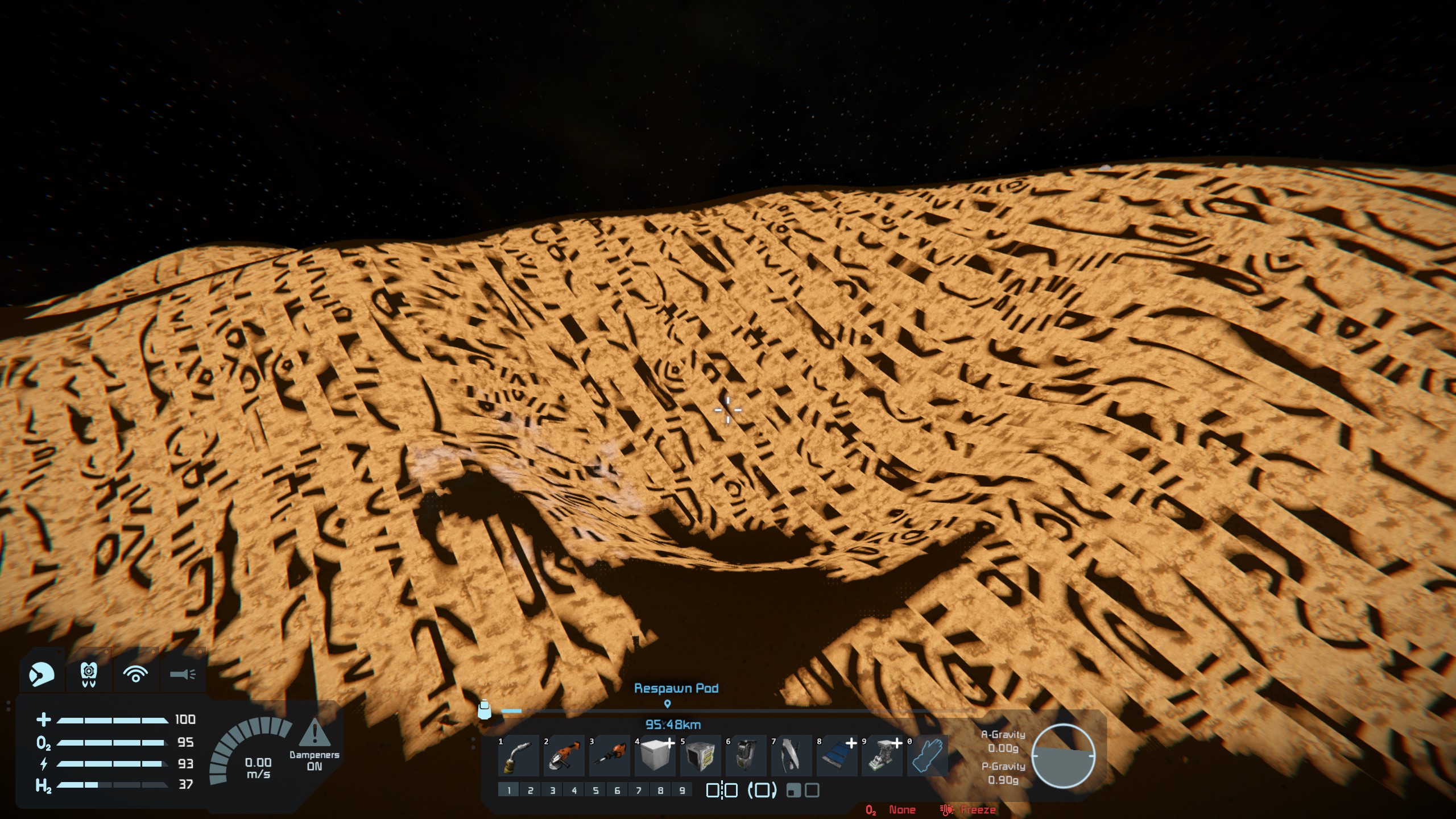Toggle the broadcasting signal icon

pos(135,675)
